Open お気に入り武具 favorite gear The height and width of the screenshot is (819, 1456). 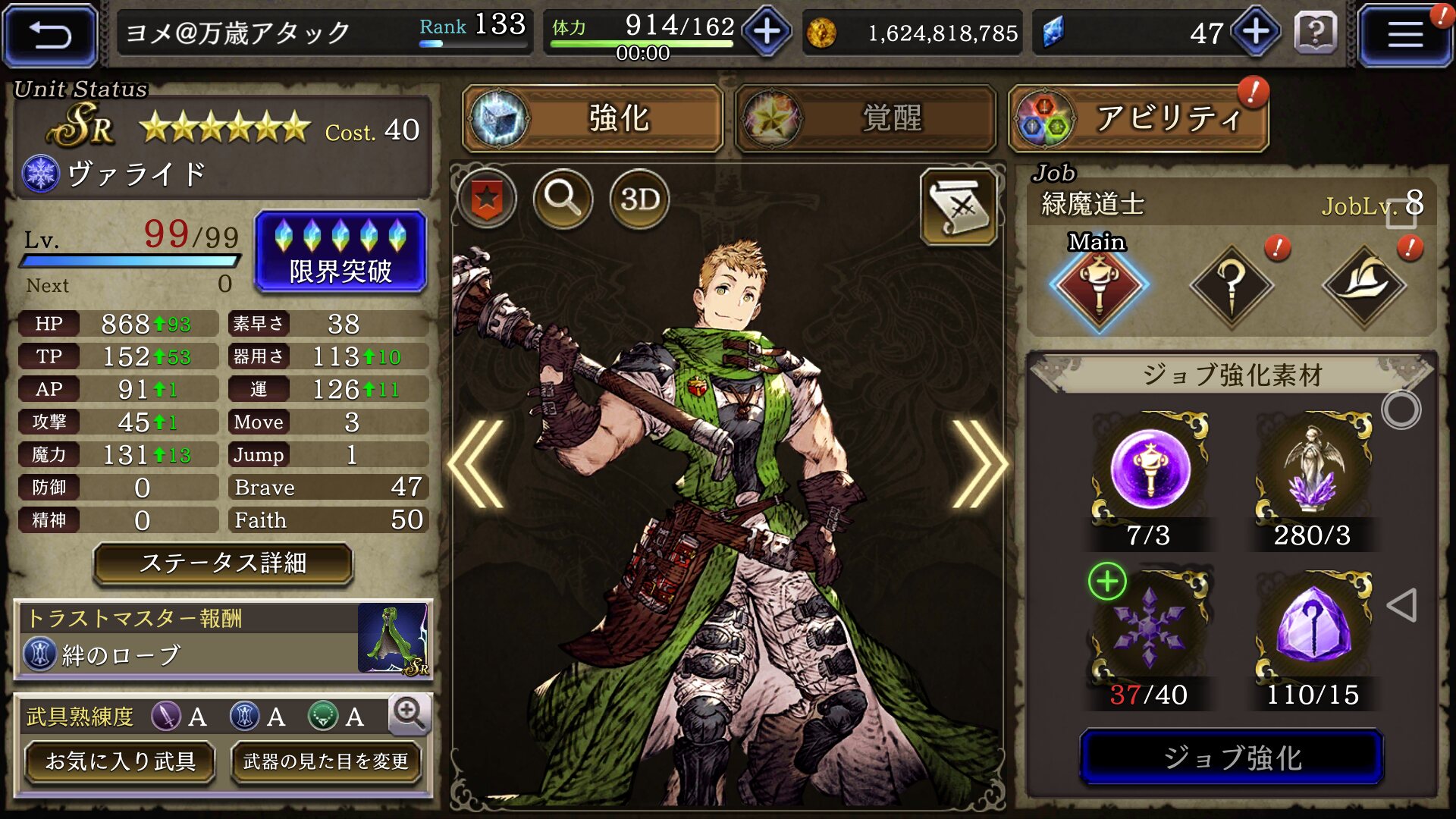pyautogui.click(x=120, y=761)
